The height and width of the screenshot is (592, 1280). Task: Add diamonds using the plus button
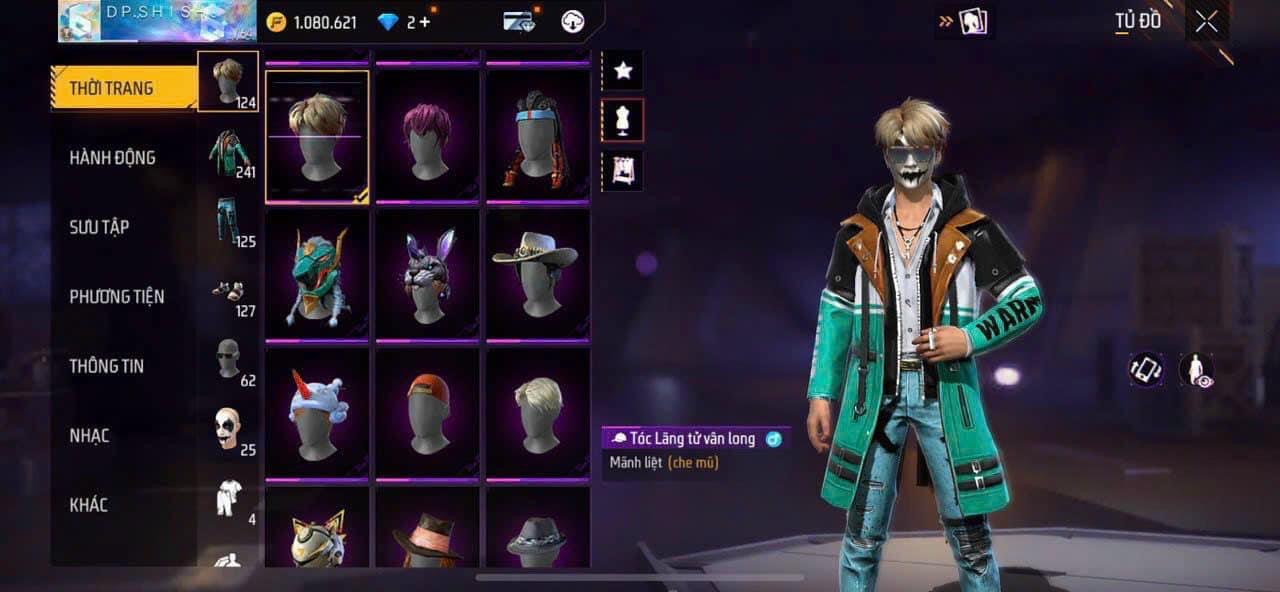[425, 22]
